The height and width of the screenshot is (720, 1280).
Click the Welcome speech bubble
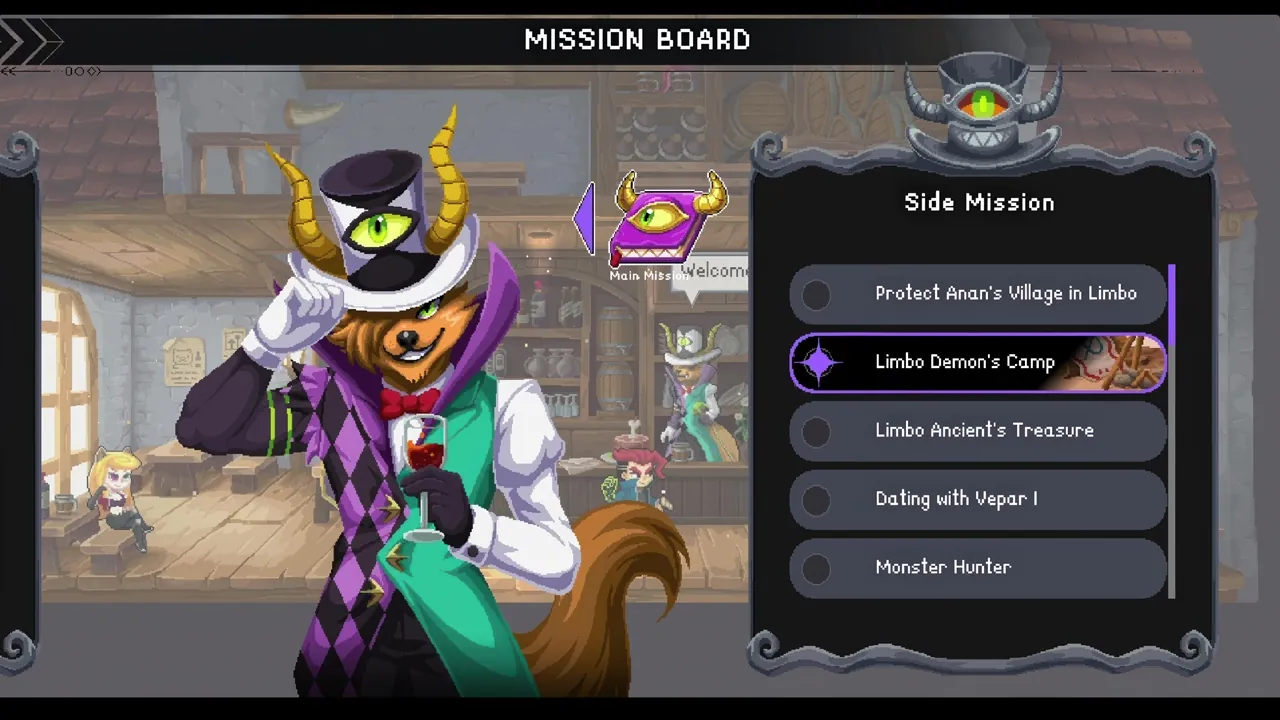712,272
